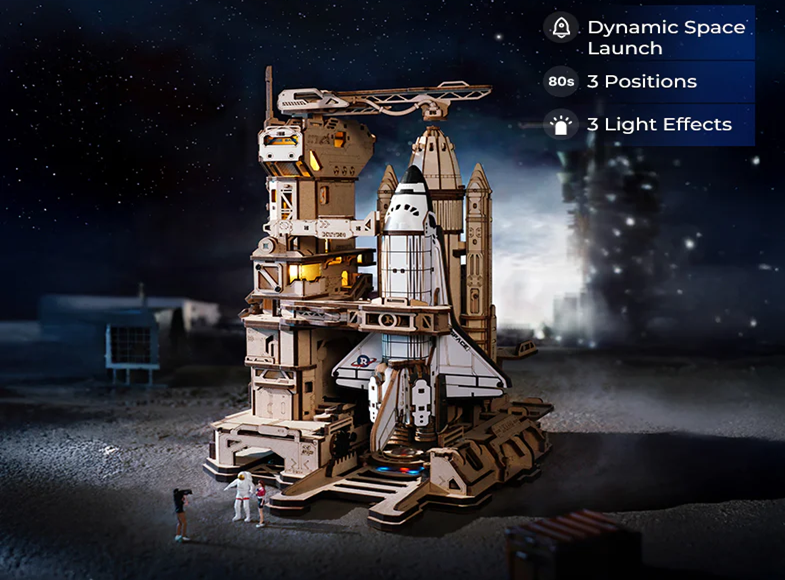Click the 3 Light Effects lamp icon
The image size is (785, 580).
coord(561,125)
